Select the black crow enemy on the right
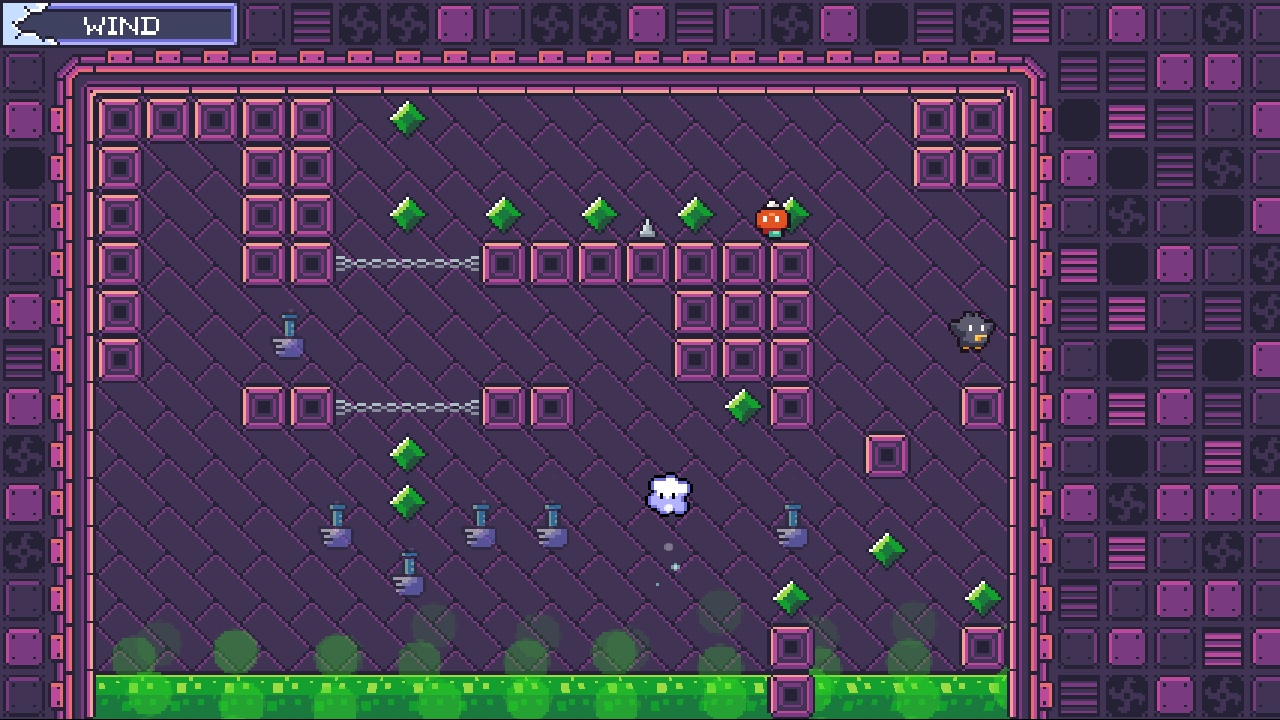Screen dimensions: 1280x720 pyautogui.click(x=971, y=333)
